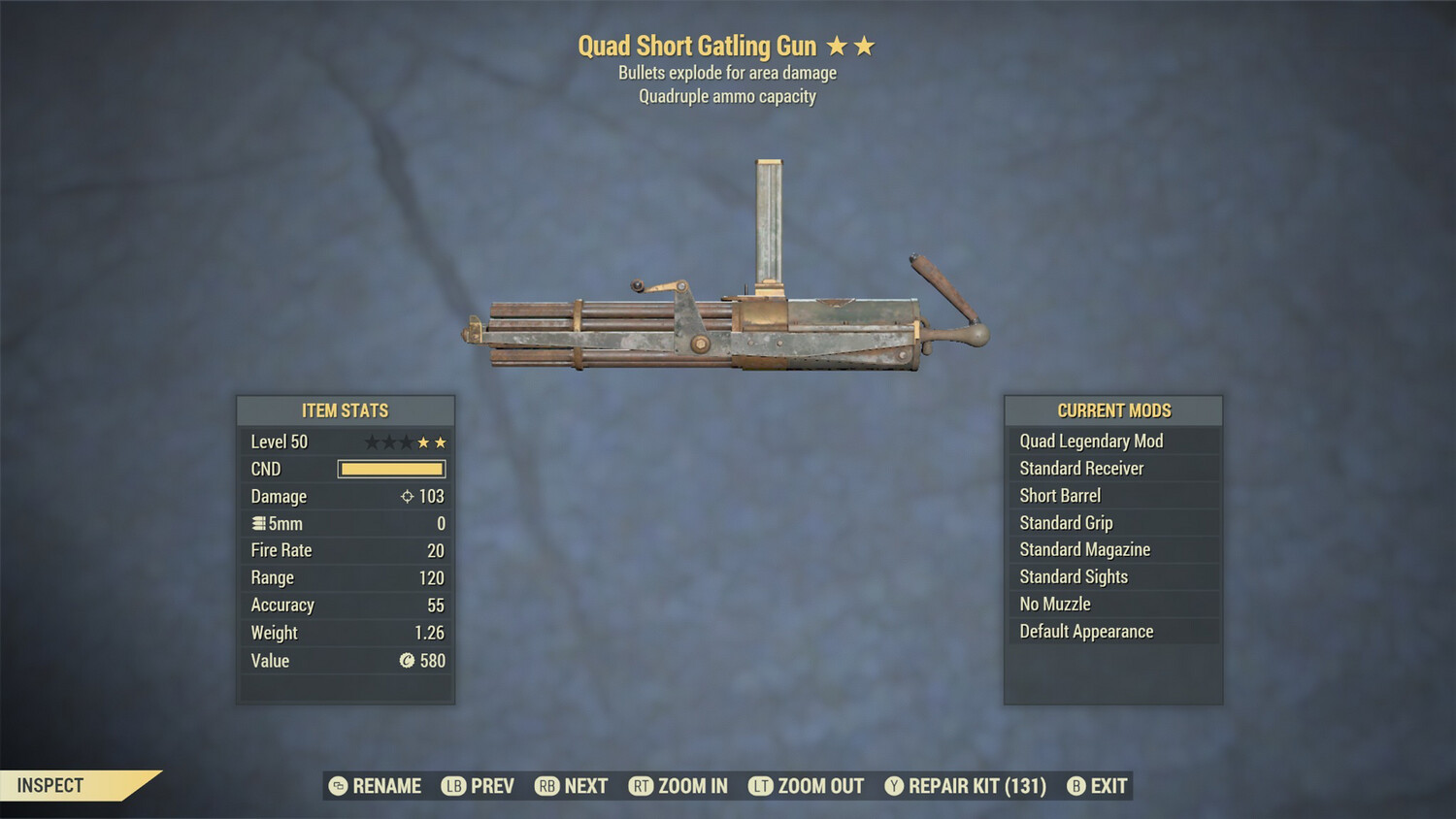Click the circle glyph beside RENAME
The width and height of the screenshot is (1456, 819).
(x=337, y=786)
